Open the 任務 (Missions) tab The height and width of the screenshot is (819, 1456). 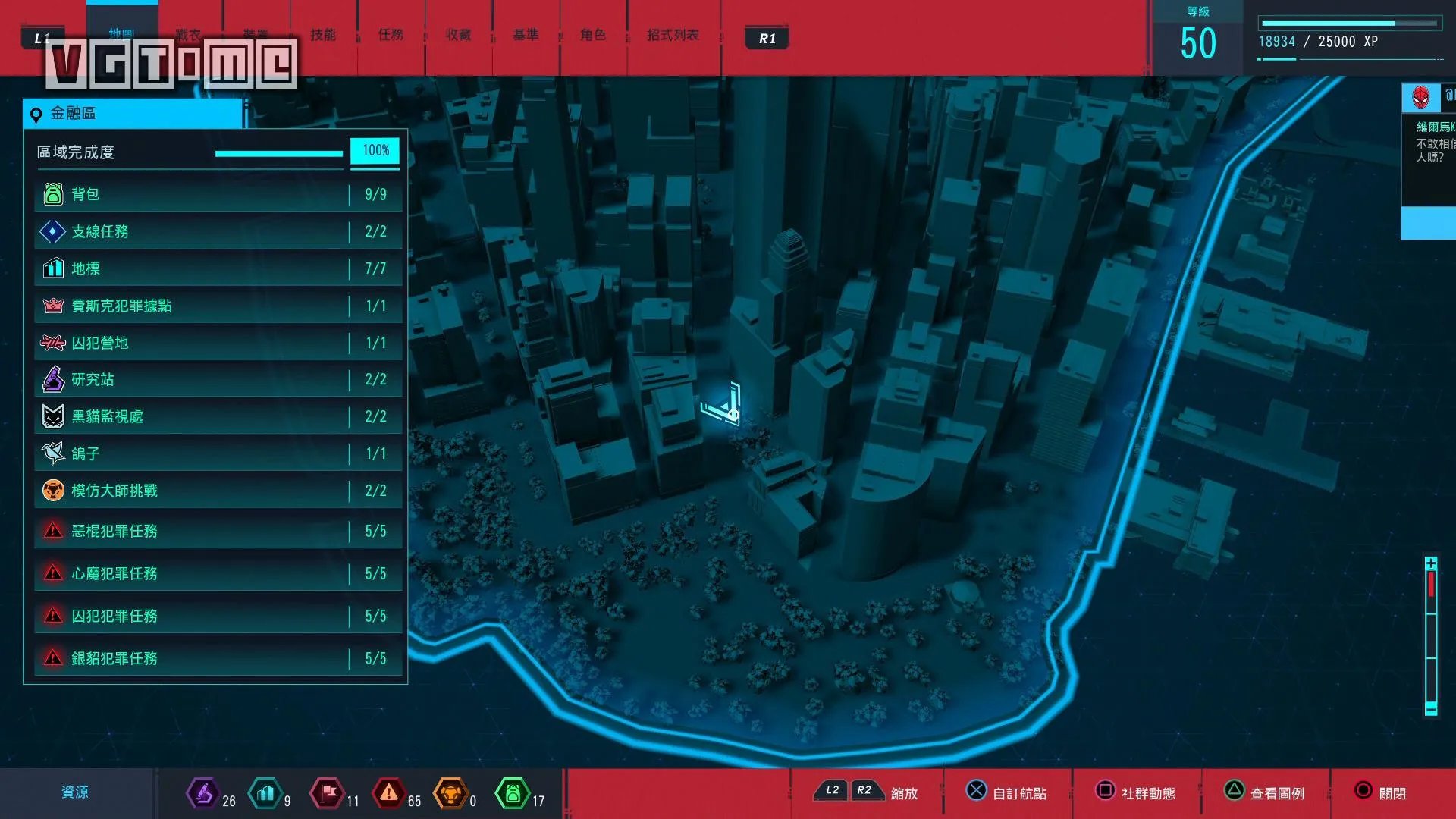click(391, 35)
